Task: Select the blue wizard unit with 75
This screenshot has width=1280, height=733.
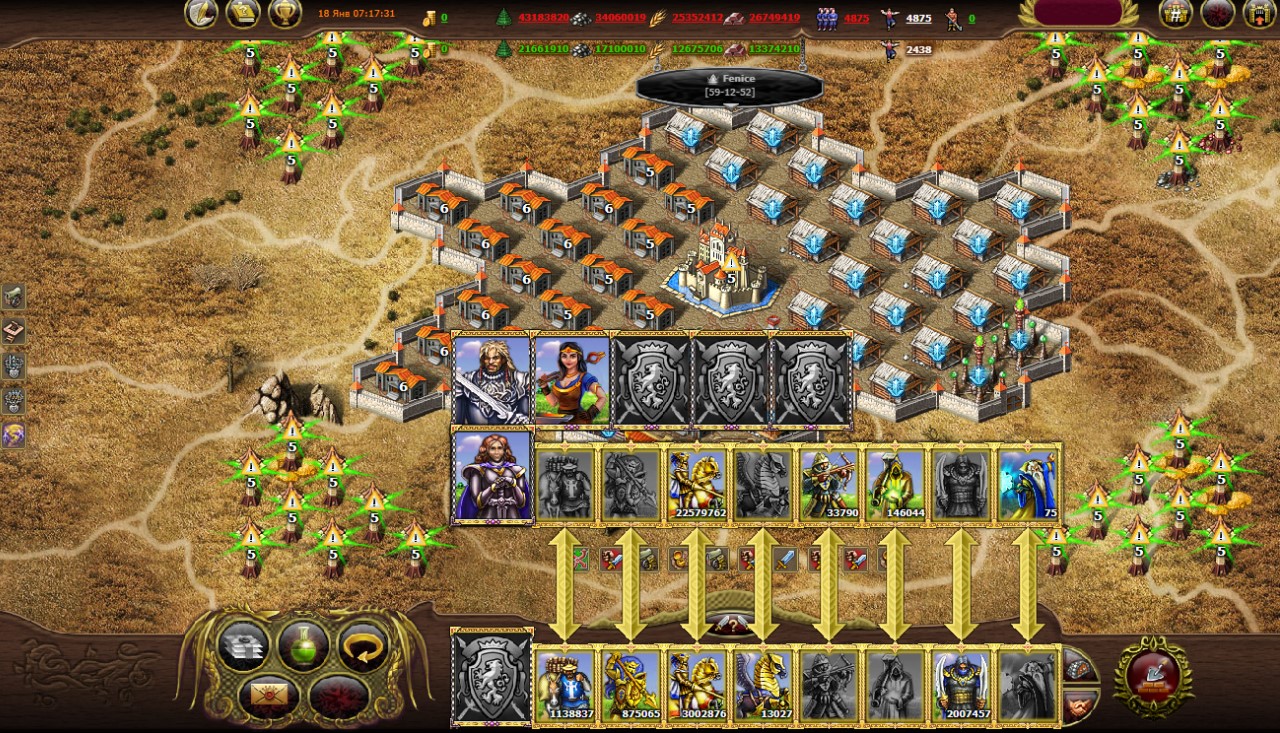Action: [x=1028, y=485]
